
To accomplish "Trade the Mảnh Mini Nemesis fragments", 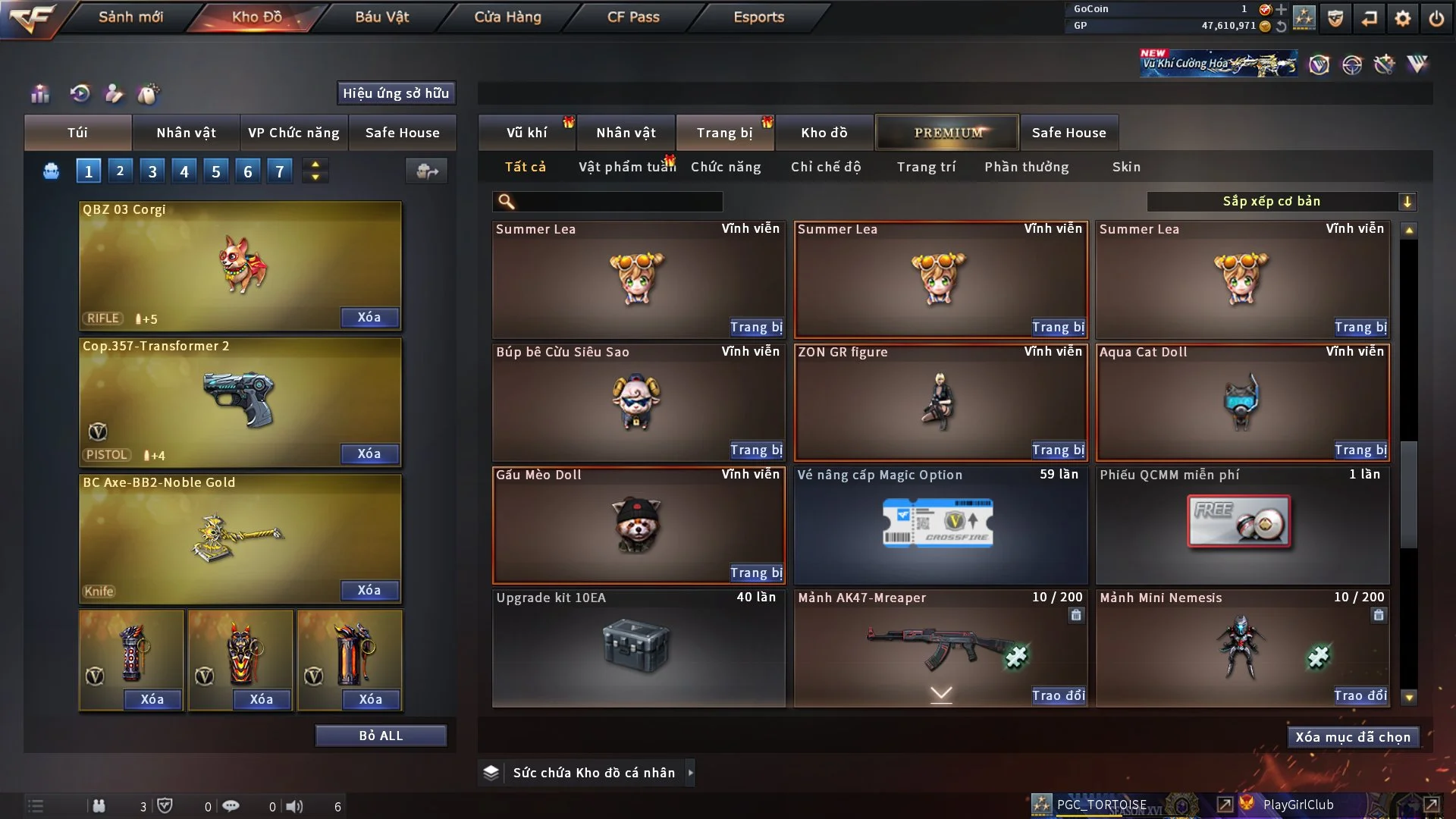I will tap(1360, 695).
